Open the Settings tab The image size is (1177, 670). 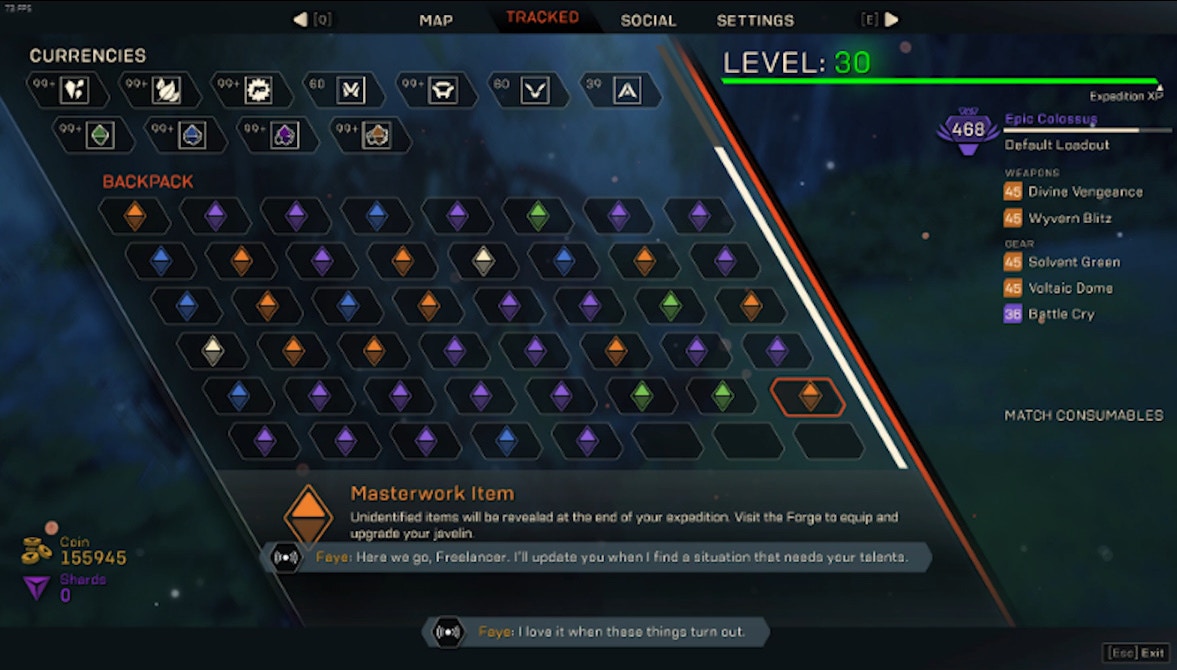tap(755, 20)
